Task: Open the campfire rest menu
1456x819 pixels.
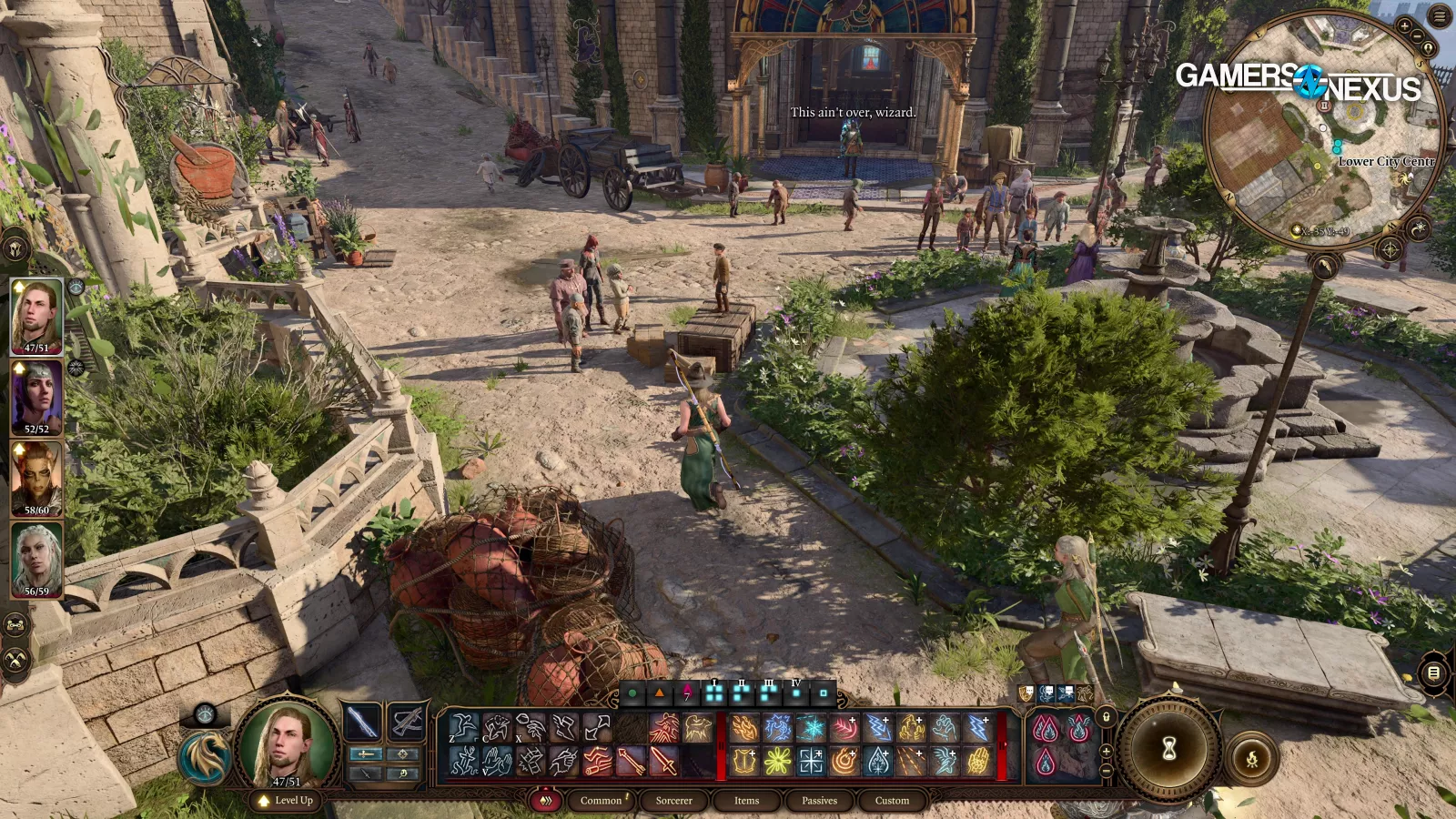Action: [1252, 757]
